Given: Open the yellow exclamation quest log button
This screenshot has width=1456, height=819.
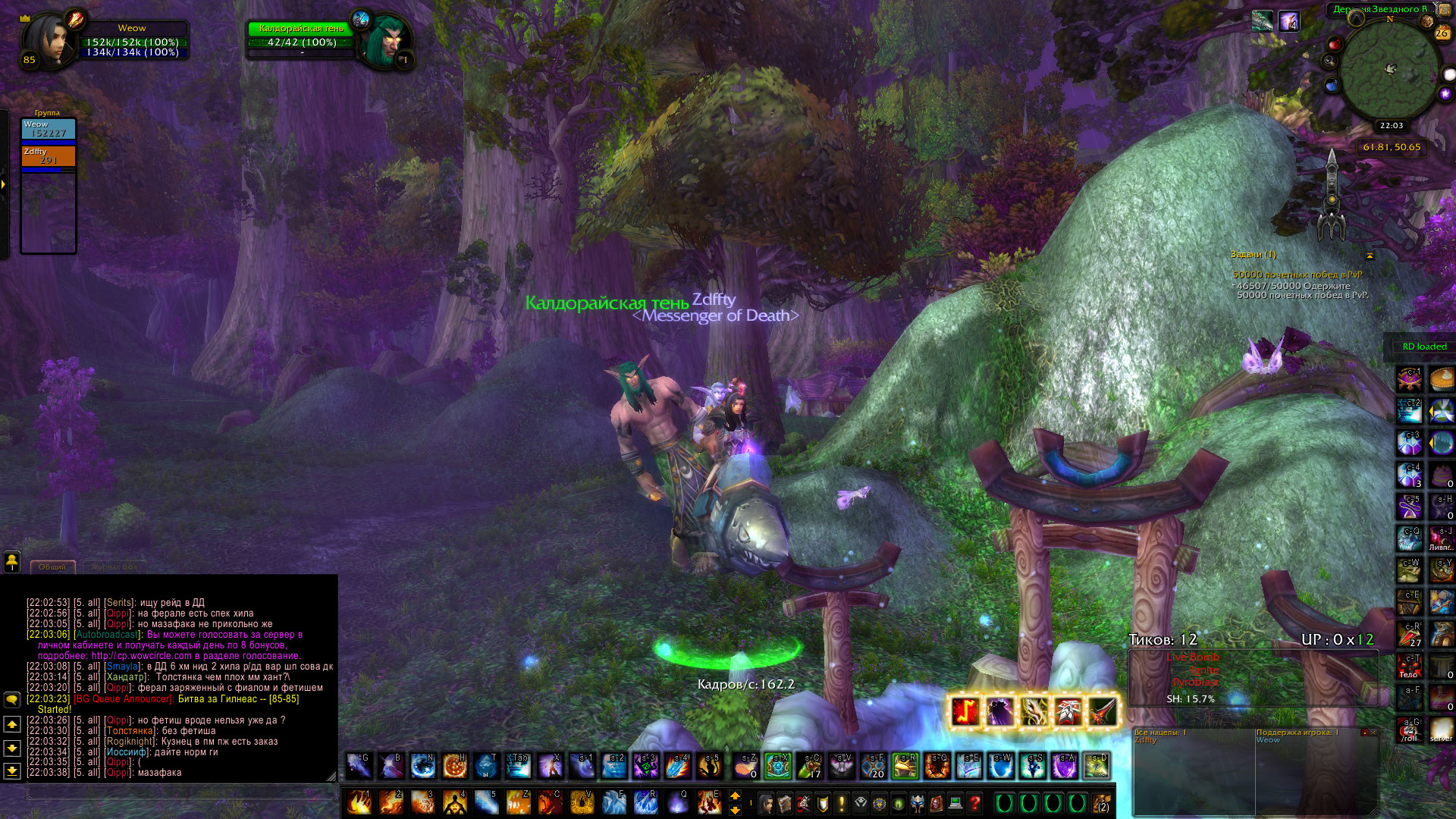Looking at the screenshot, I should click(842, 802).
